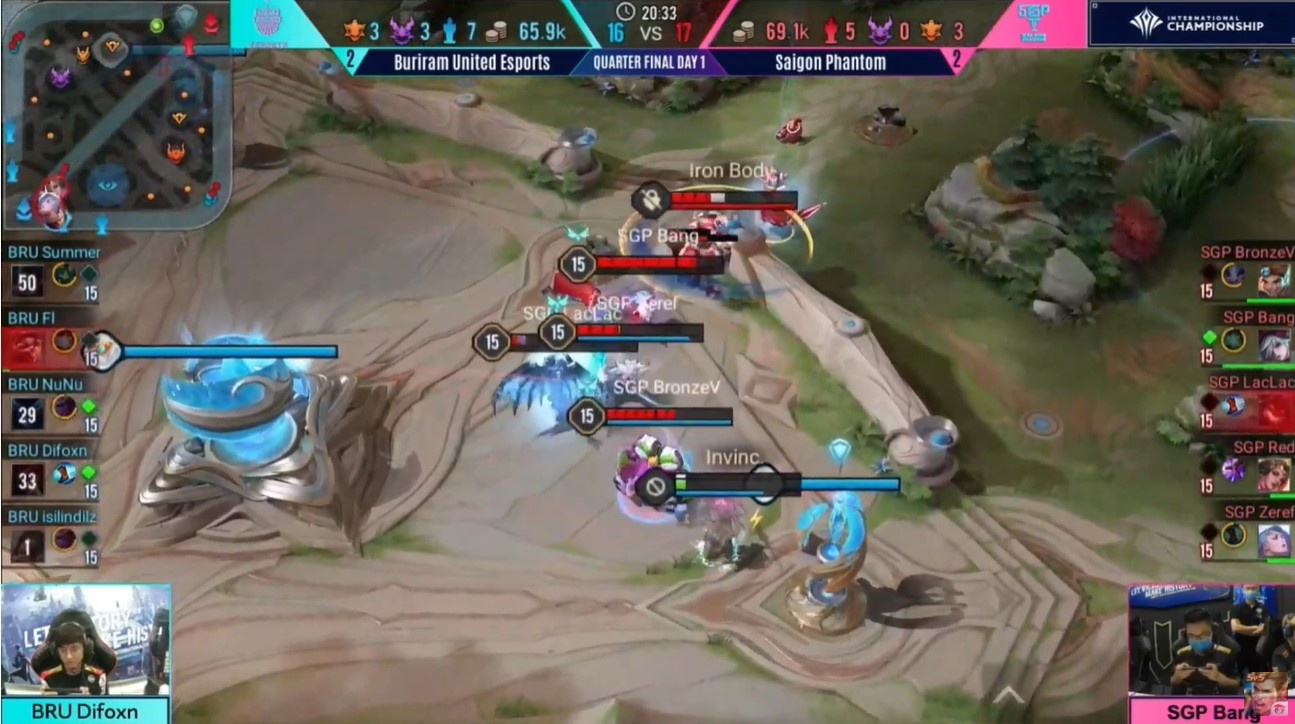The height and width of the screenshot is (724, 1295).
Task: Click BRU Difoxn's boots item icon
Action: pyautogui.click(x=62, y=474)
